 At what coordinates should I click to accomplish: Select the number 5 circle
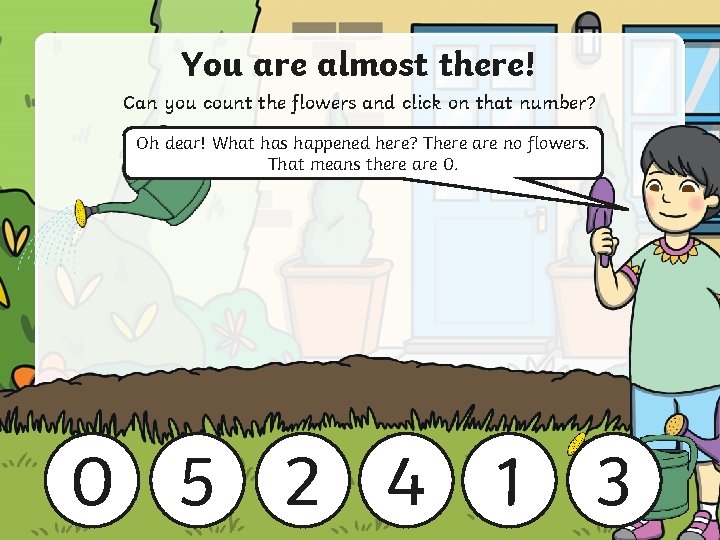pos(197,481)
